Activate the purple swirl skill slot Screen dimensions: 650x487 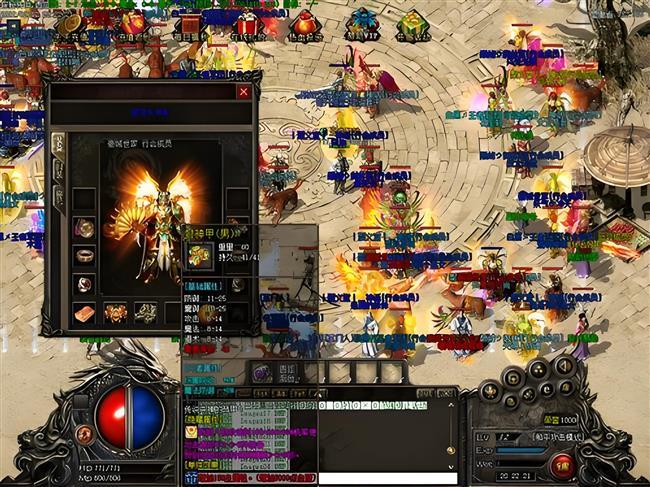click(x=262, y=372)
